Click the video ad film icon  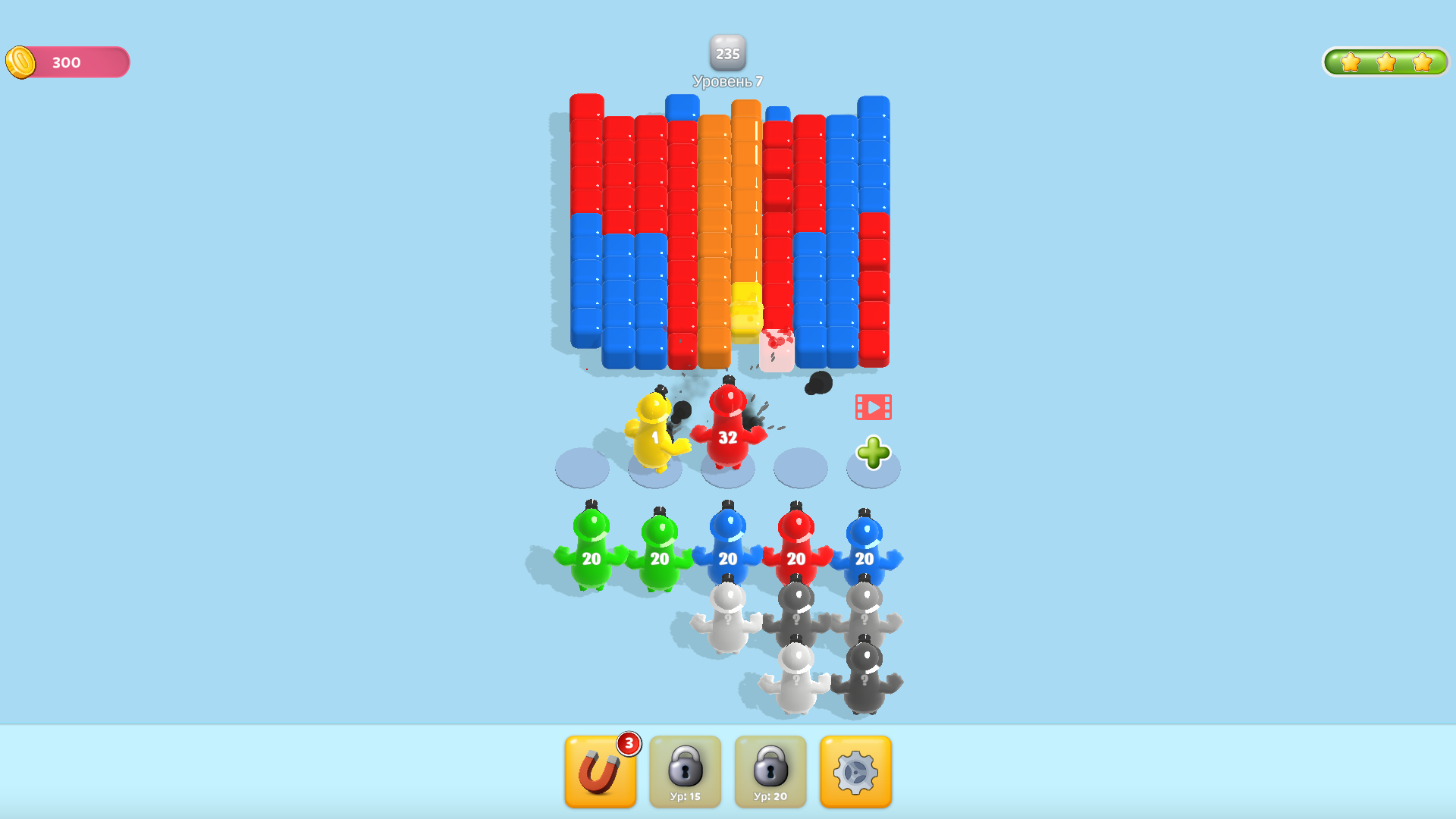tap(874, 406)
